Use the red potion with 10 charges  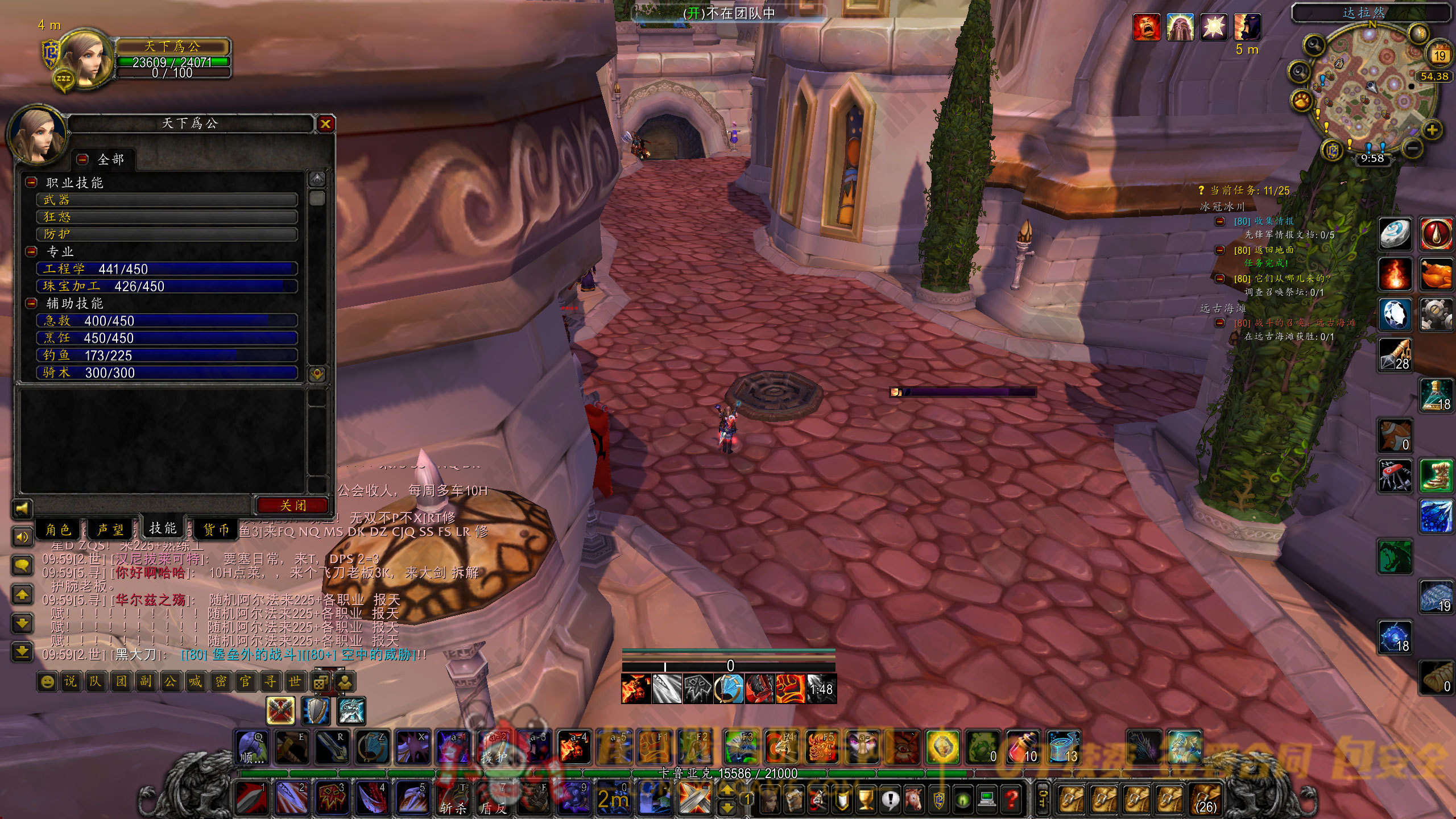click(x=1023, y=747)
